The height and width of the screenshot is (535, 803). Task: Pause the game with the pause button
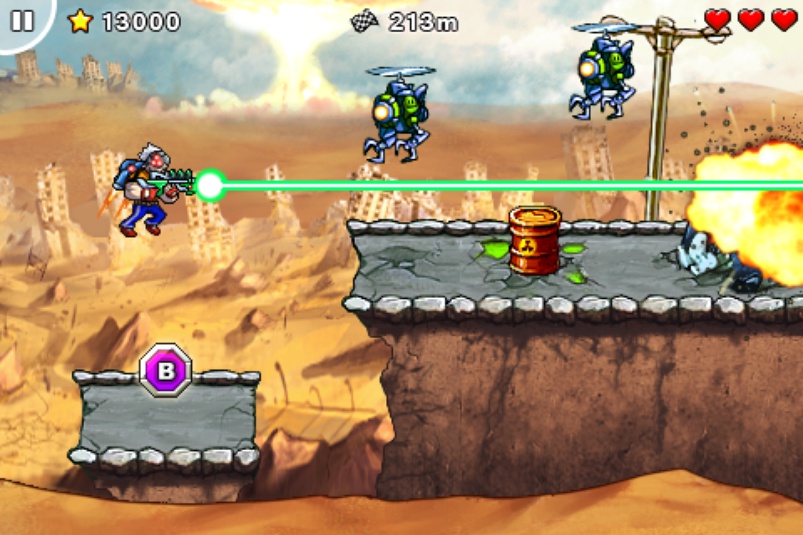point(22,20)
